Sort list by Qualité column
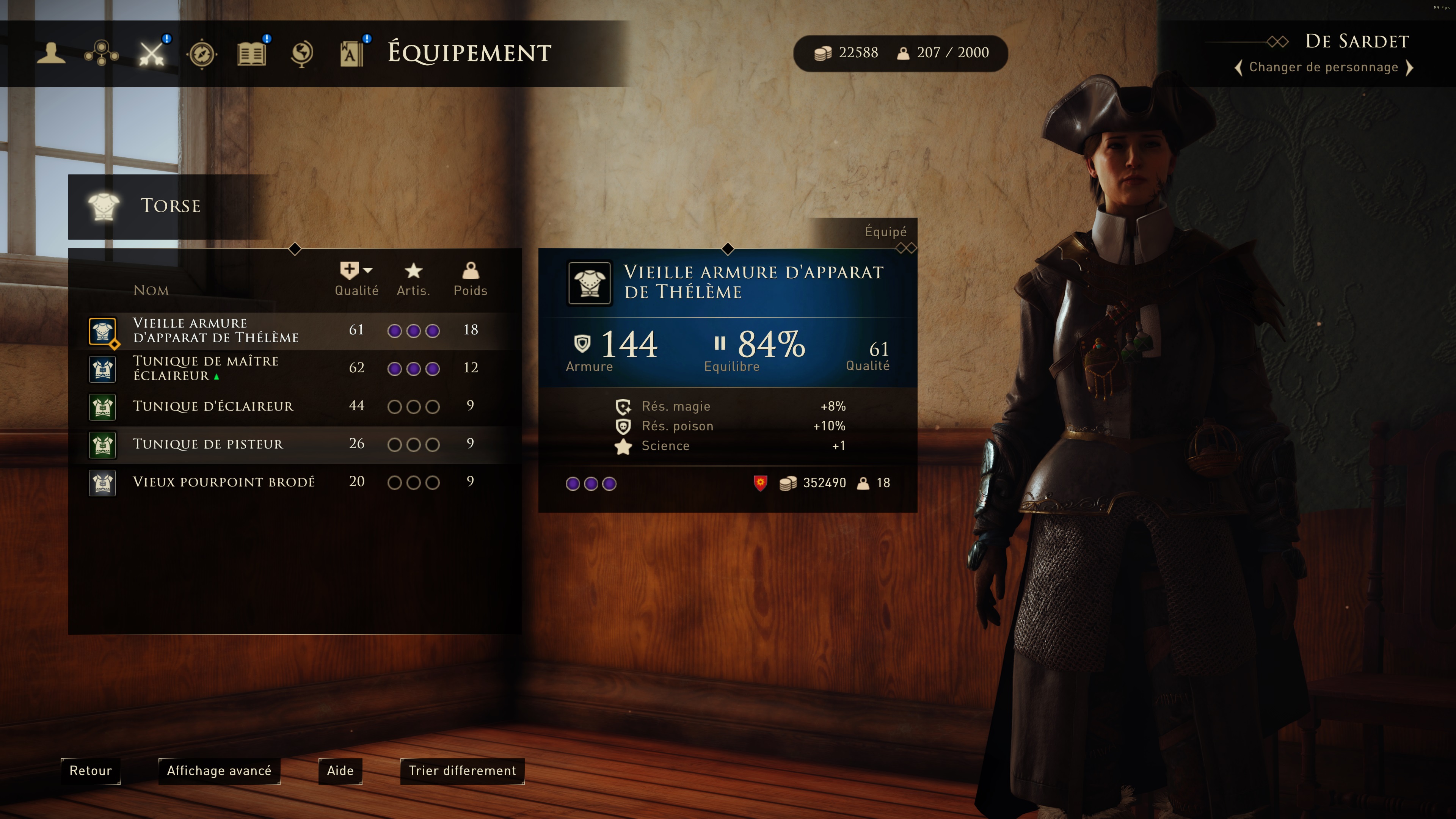This screenshot has height=819, width=1456. (x=356, y=279)
